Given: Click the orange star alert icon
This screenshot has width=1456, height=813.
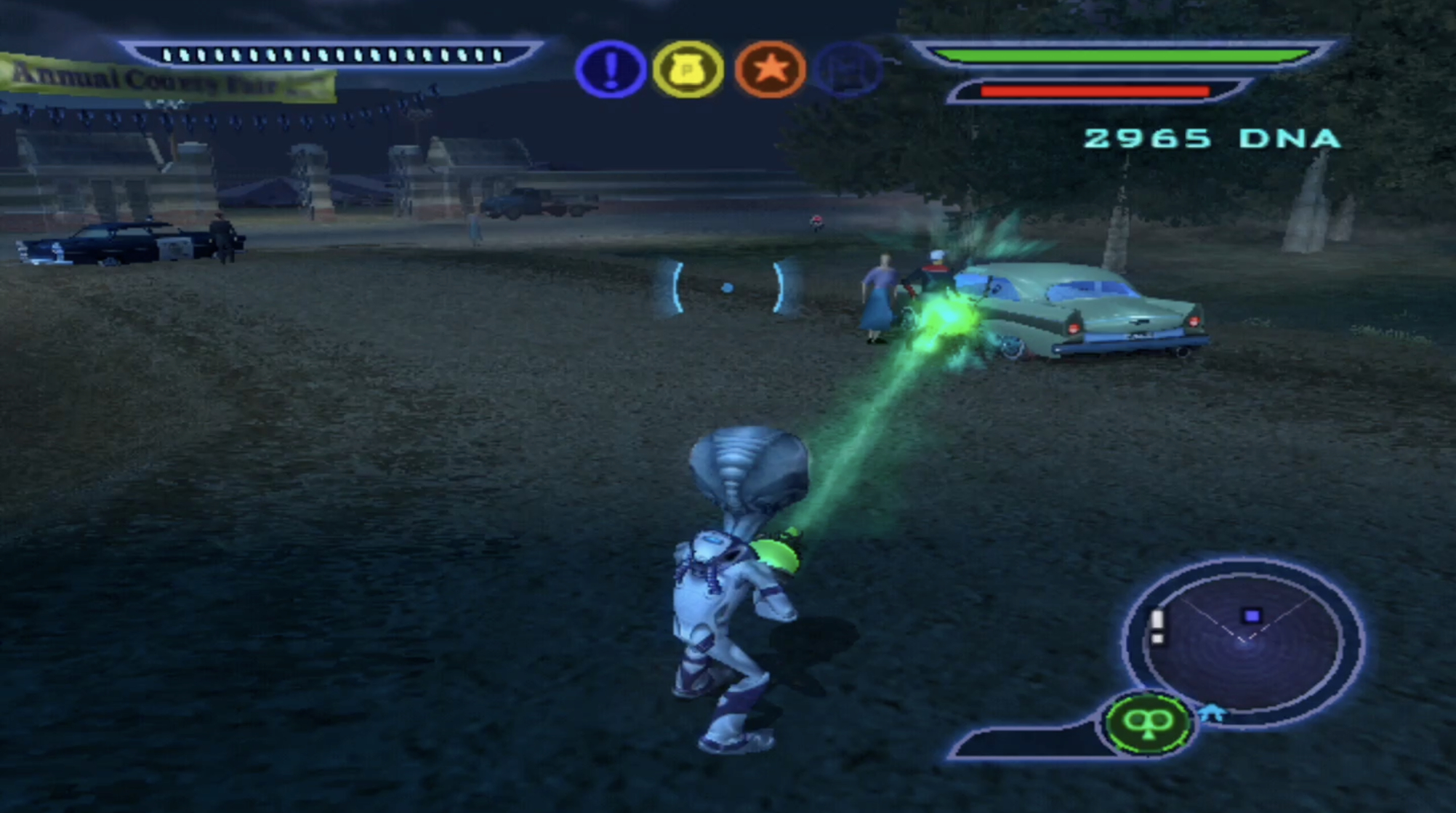Looking at the screenshot, I should pos(770,70).
